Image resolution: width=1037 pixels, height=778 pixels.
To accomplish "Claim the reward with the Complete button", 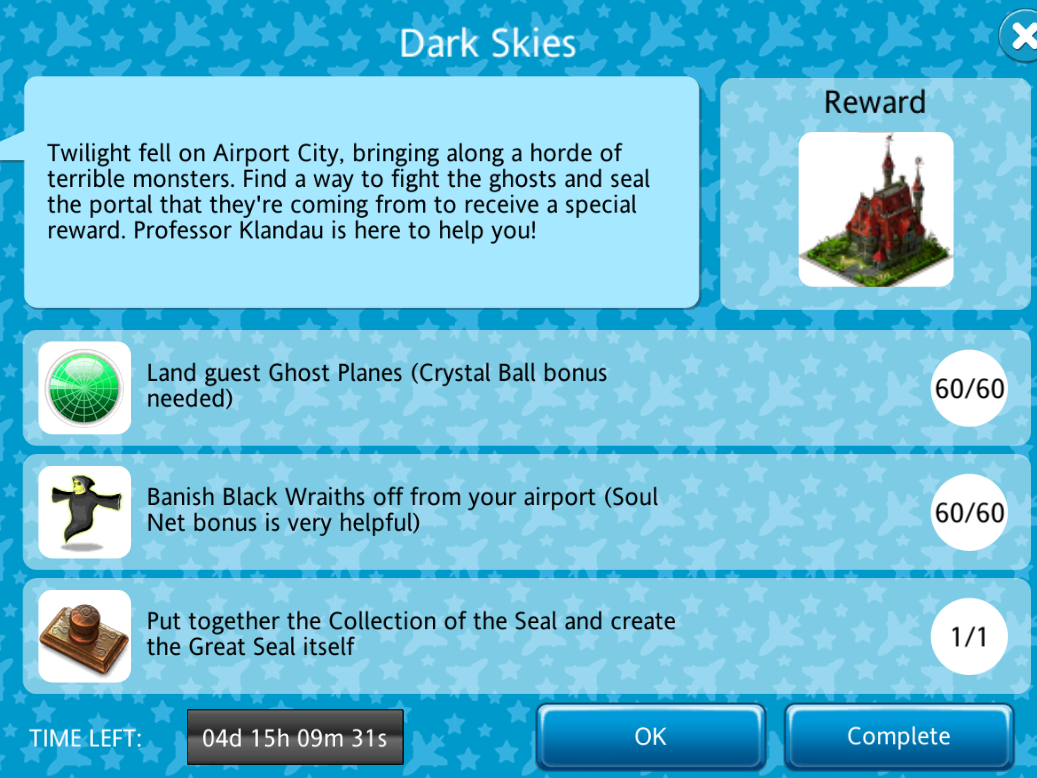I will pyautogui.click(x=898, y=737).
